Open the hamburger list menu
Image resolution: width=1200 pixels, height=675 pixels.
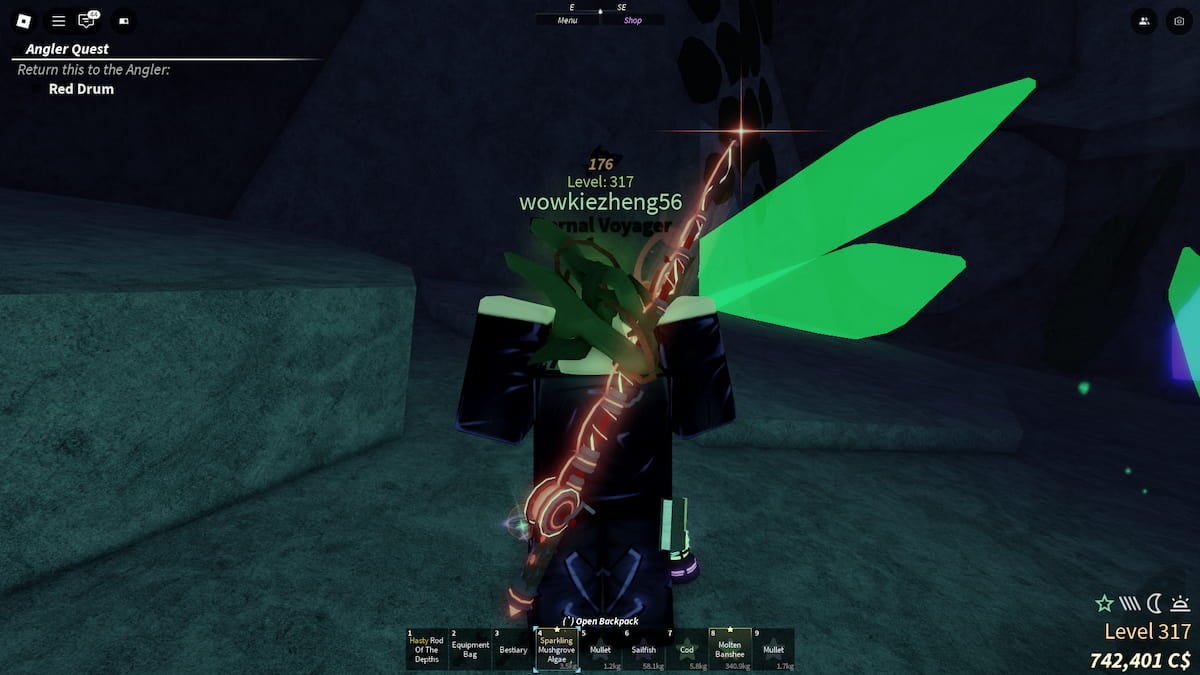(x=59, y=20)
